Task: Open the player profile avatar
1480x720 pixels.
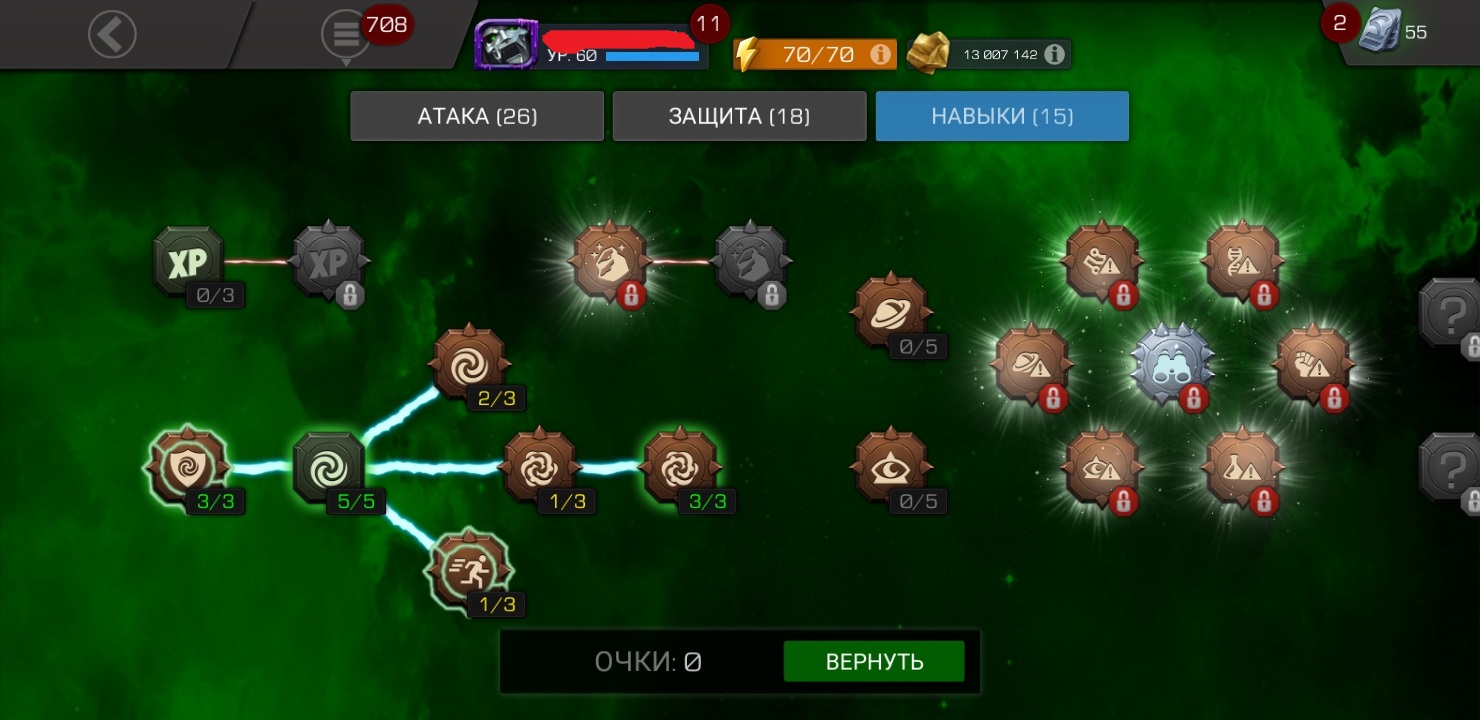Action: point(506,45)
